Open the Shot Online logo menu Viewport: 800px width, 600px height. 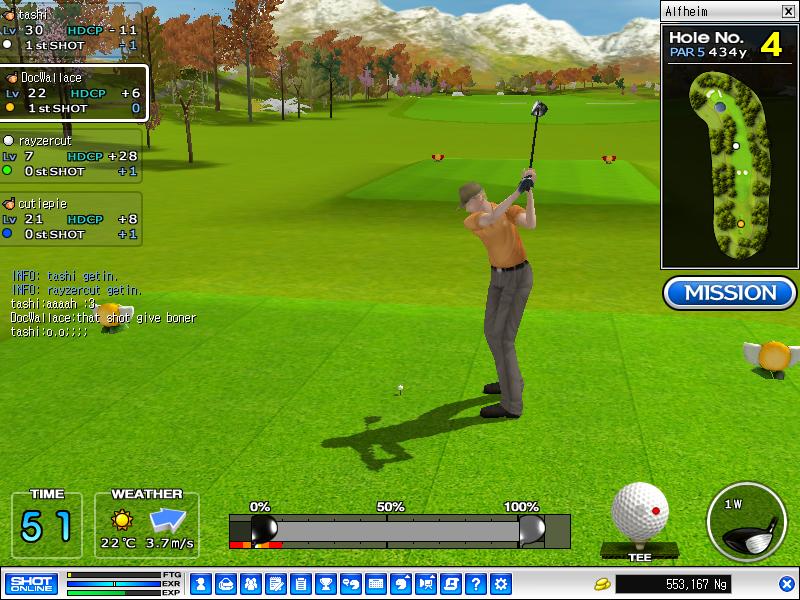(x=31, y=583)
